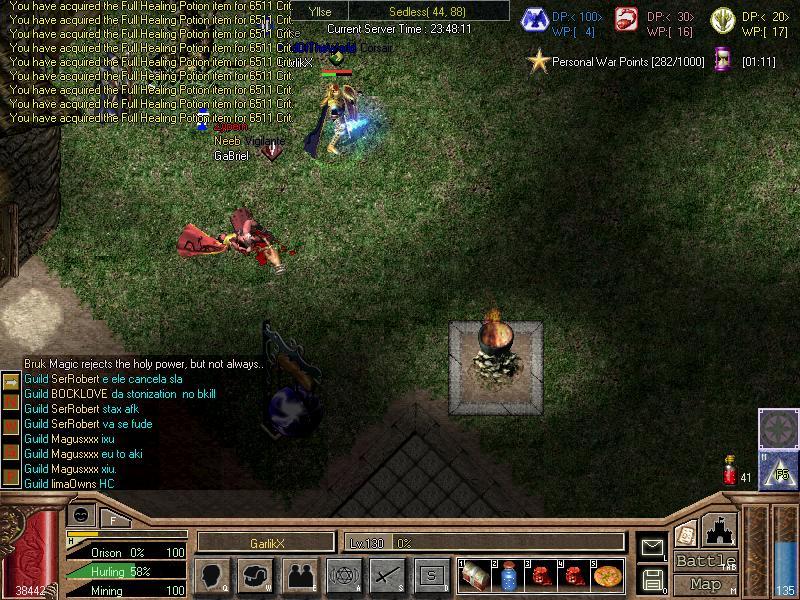Click the red potion icon with count 41
The width and height of the screenshot is (800, 600).
tap(730, 470)
